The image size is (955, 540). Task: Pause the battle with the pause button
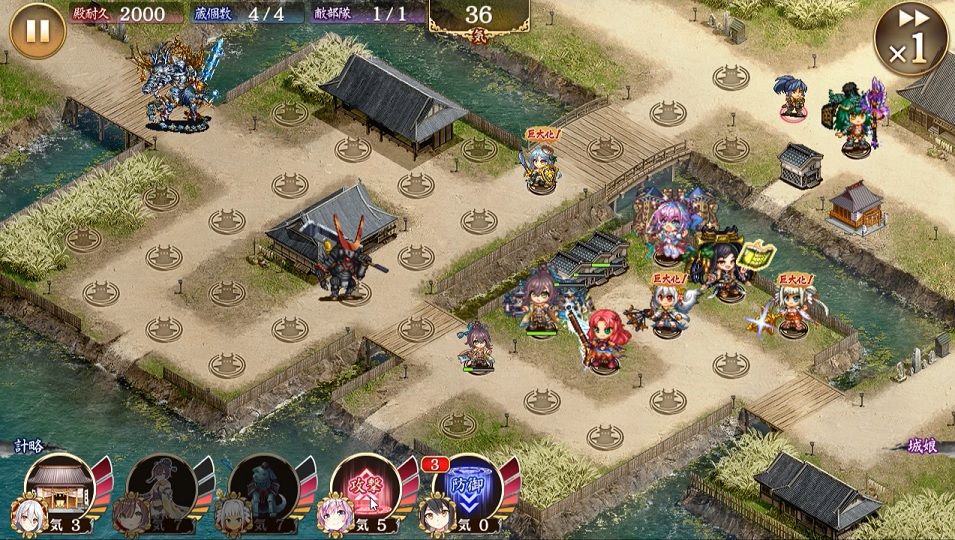37,31
